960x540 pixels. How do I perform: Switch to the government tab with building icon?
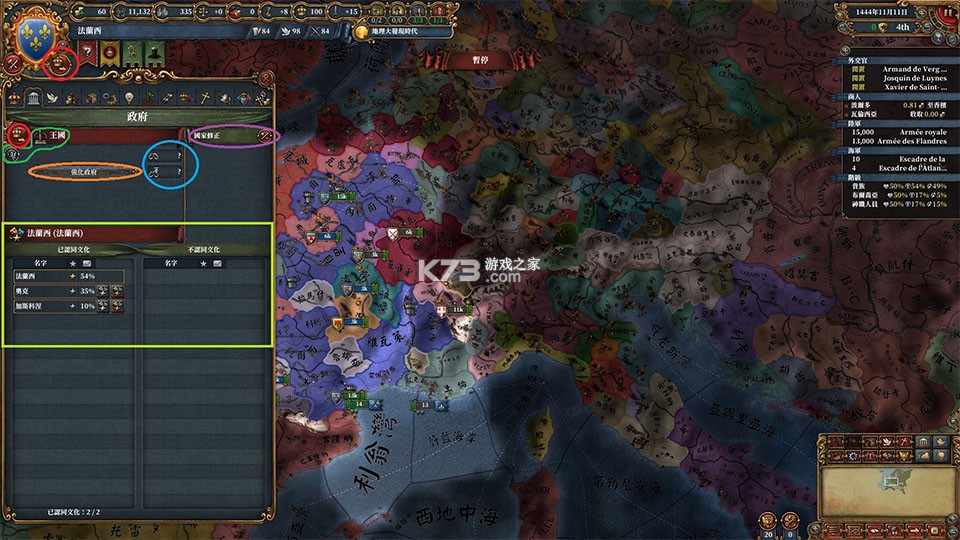[33, 98]
